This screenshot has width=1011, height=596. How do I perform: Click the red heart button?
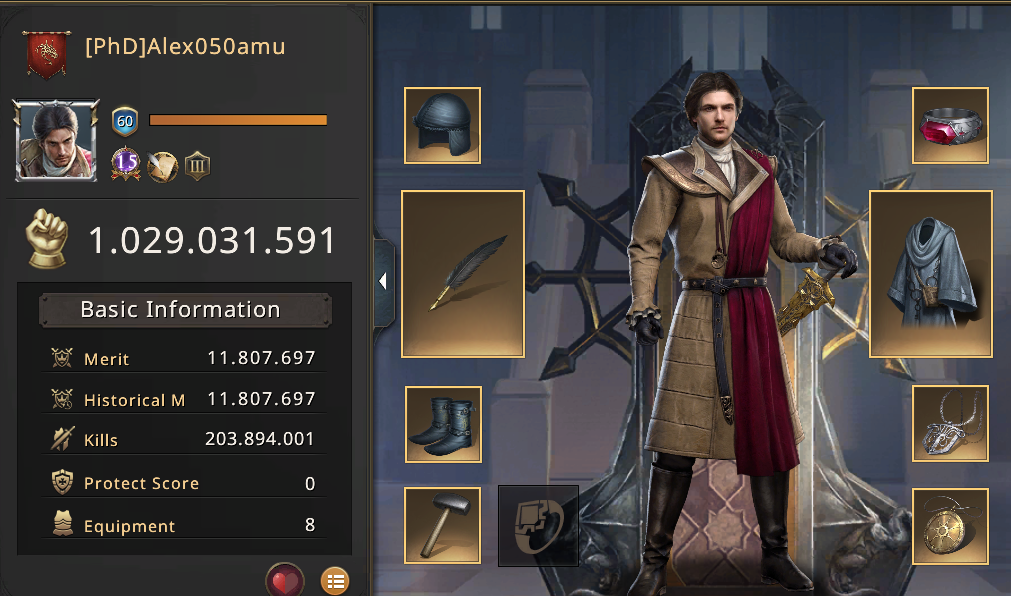tap(284, 580)
